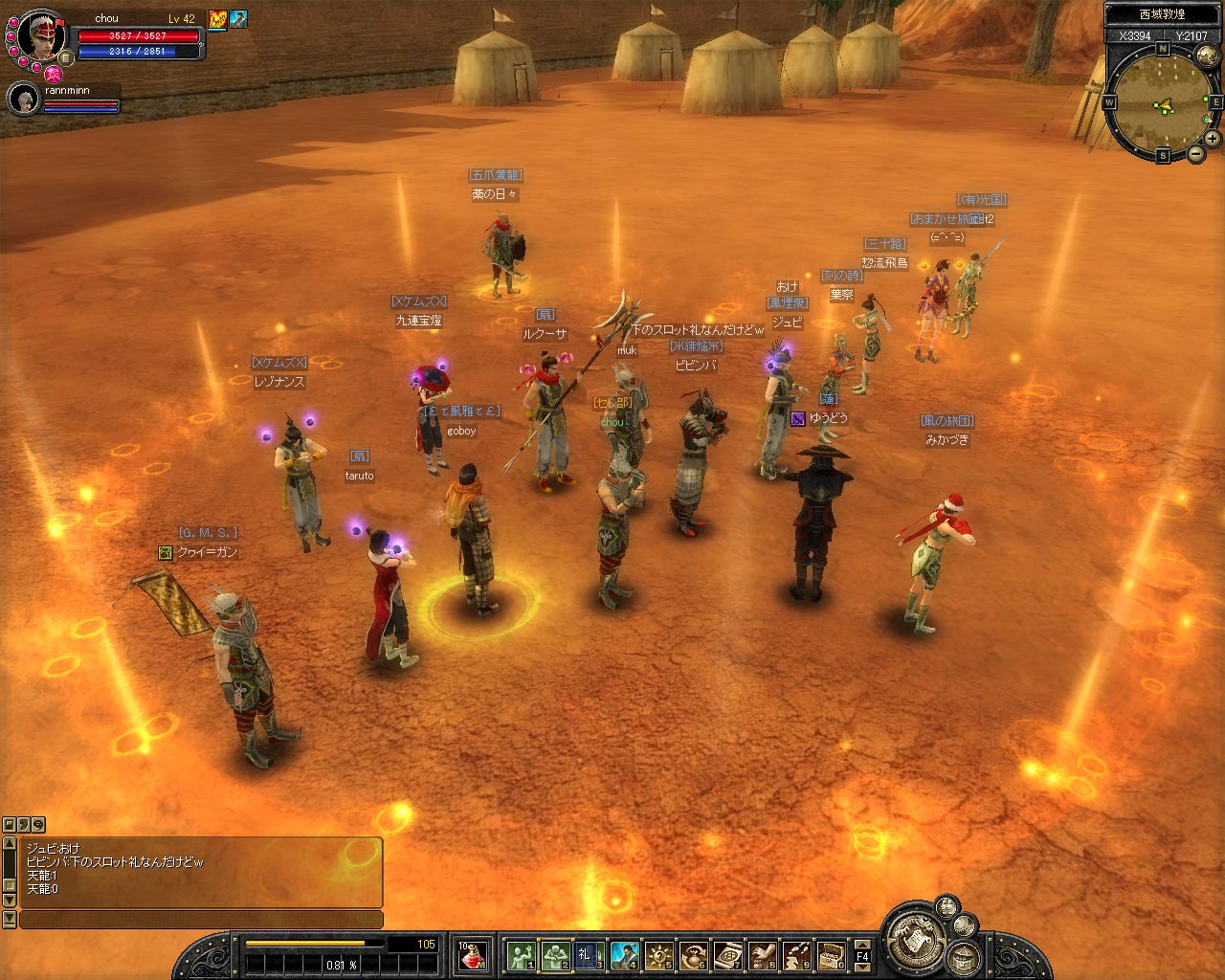Activate hotbar slot 2 bowing emote
Viewport: 1225px width, 980px height.
click(x=555, y=955)
